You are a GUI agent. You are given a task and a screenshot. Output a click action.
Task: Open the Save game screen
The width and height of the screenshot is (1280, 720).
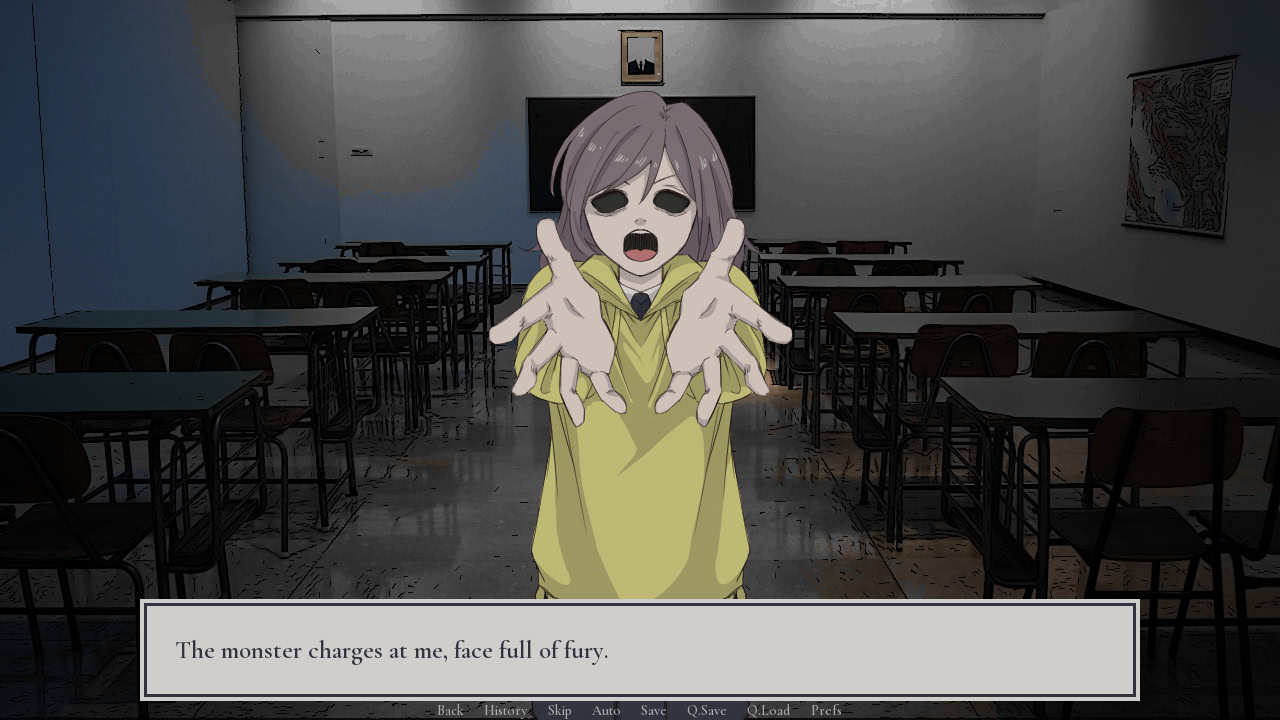652,710
